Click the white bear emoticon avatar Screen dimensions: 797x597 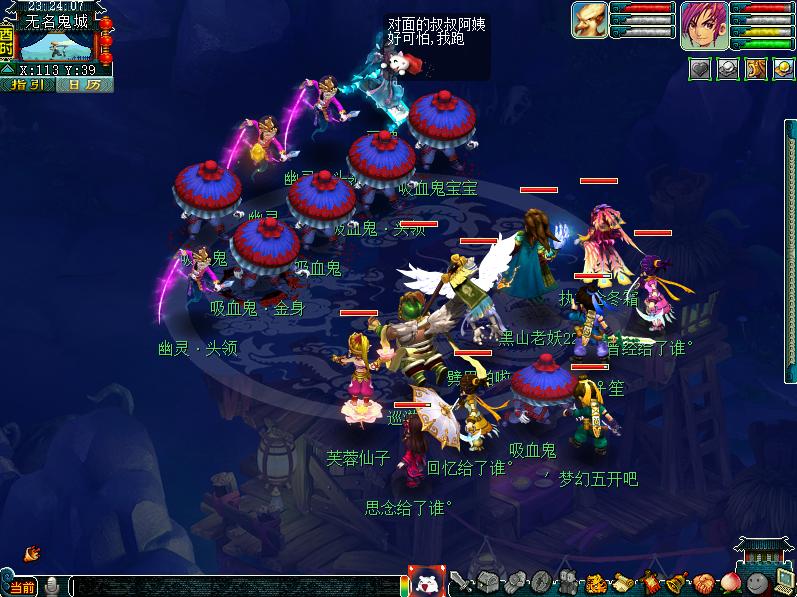tap(425, 582)
